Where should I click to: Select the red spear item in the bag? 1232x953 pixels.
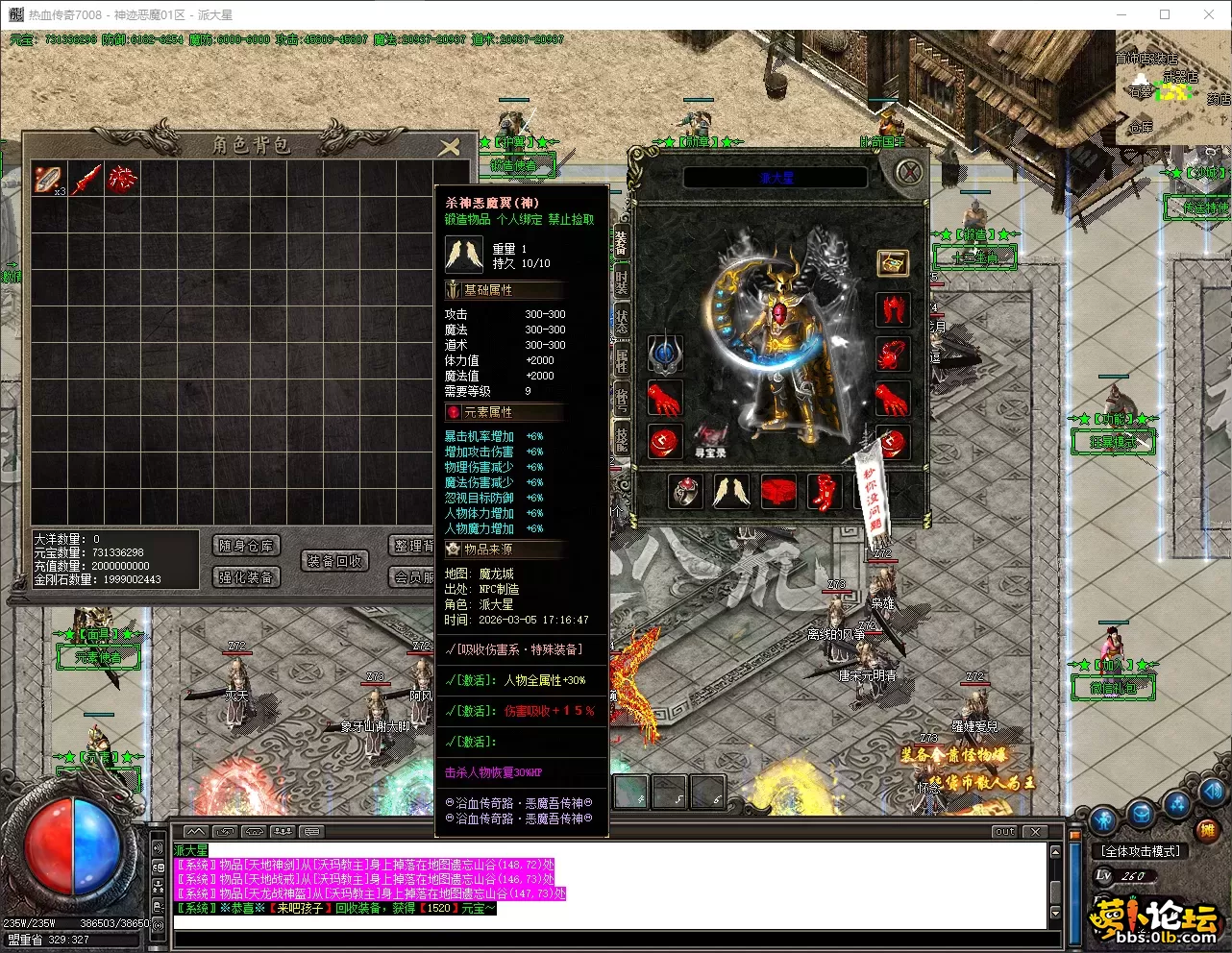tap(86, 179)
